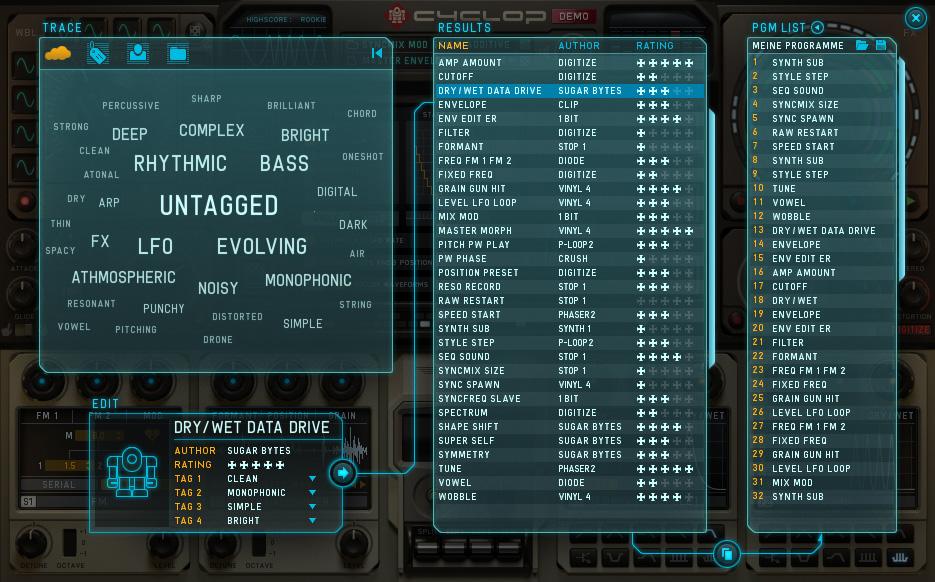Switch to the tag cloud view tab
The image size is (935, 582).
(x=59, y=53)
